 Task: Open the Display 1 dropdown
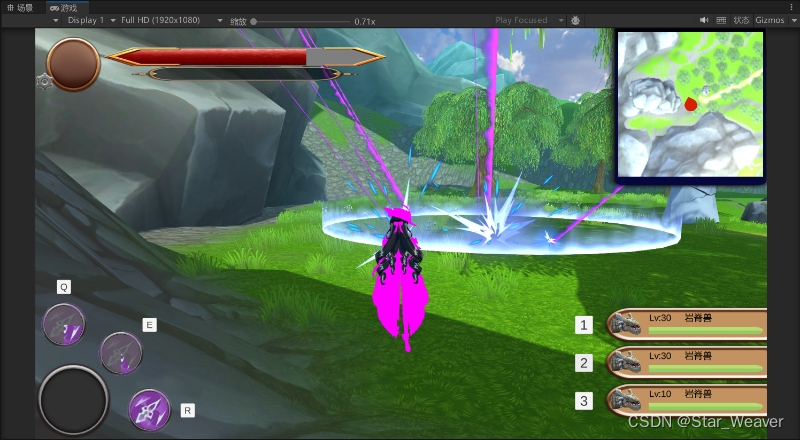pyautogui.click(x=88, y=20)
